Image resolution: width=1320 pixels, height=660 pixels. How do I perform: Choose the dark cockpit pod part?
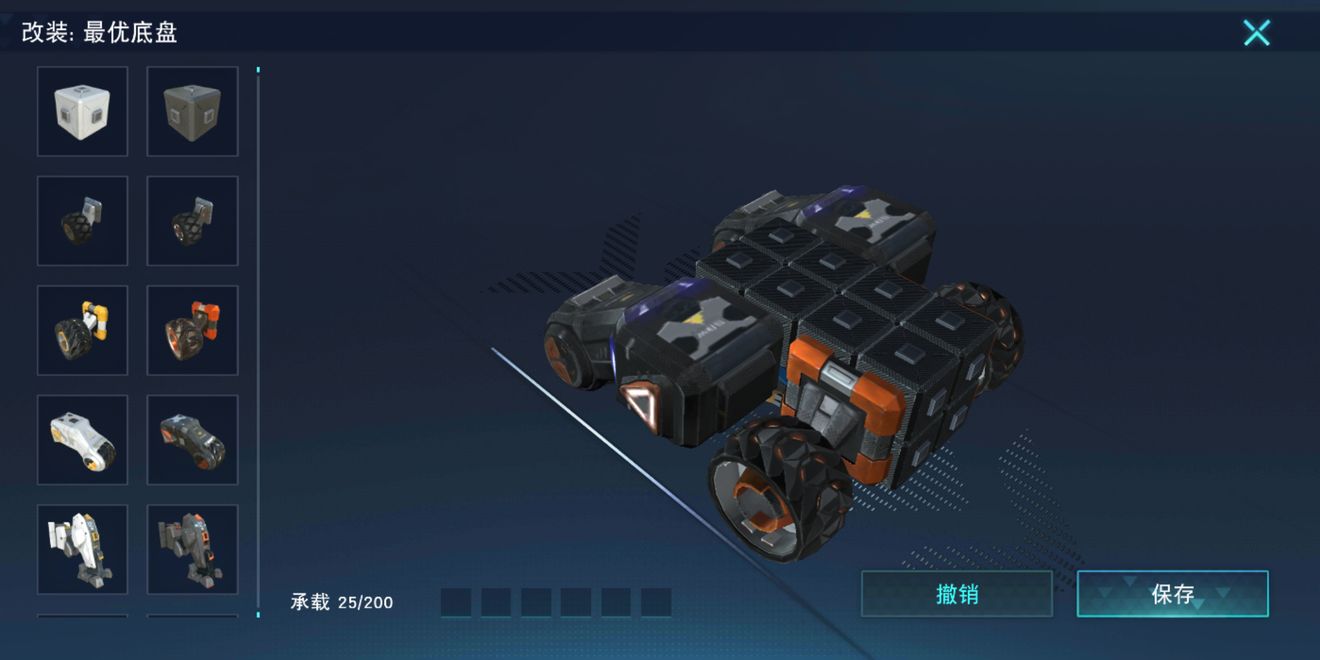point(192,440)
